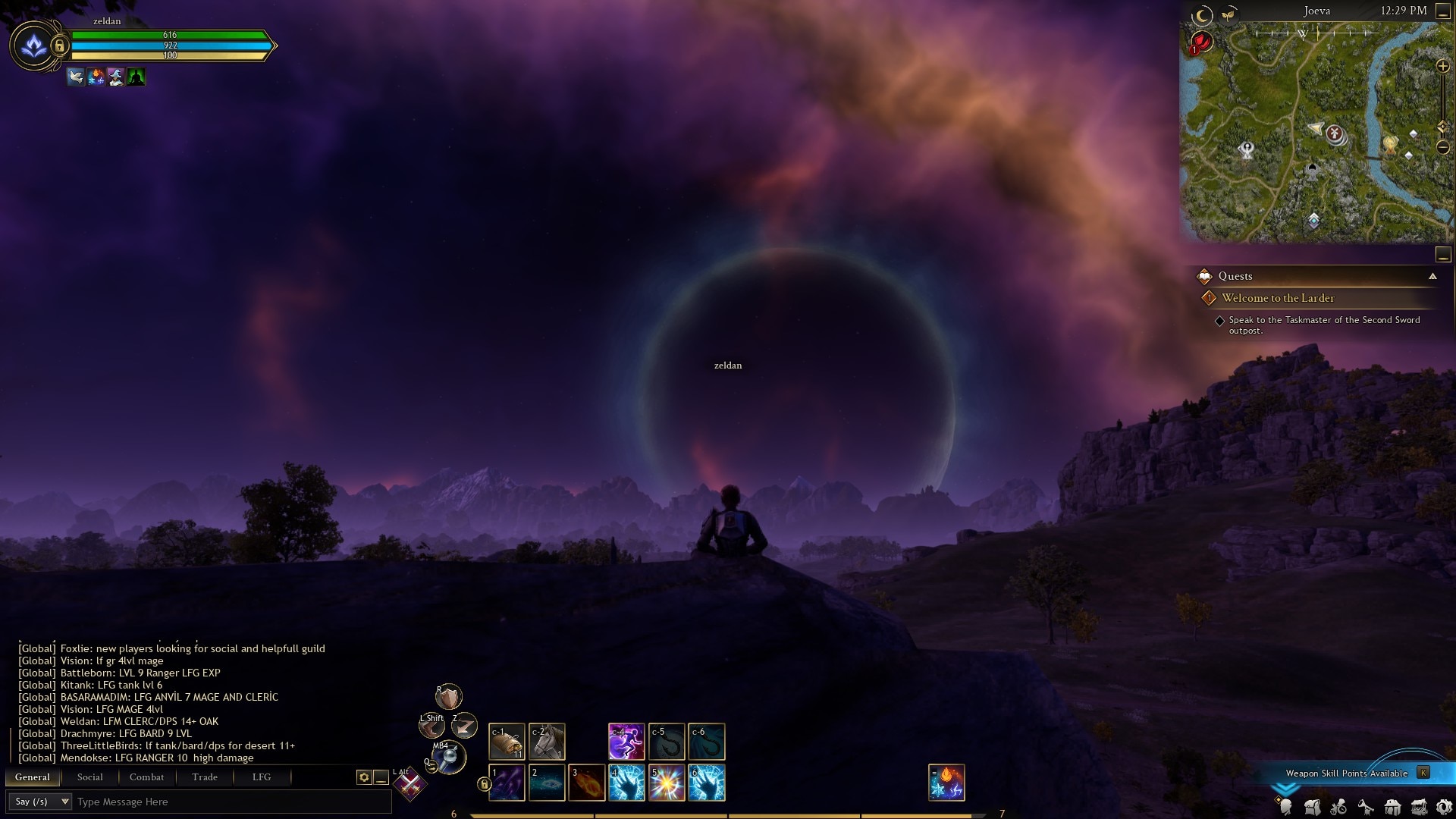
Task: Select the Welcome to the Larder quest
Action: point(1278,298)
